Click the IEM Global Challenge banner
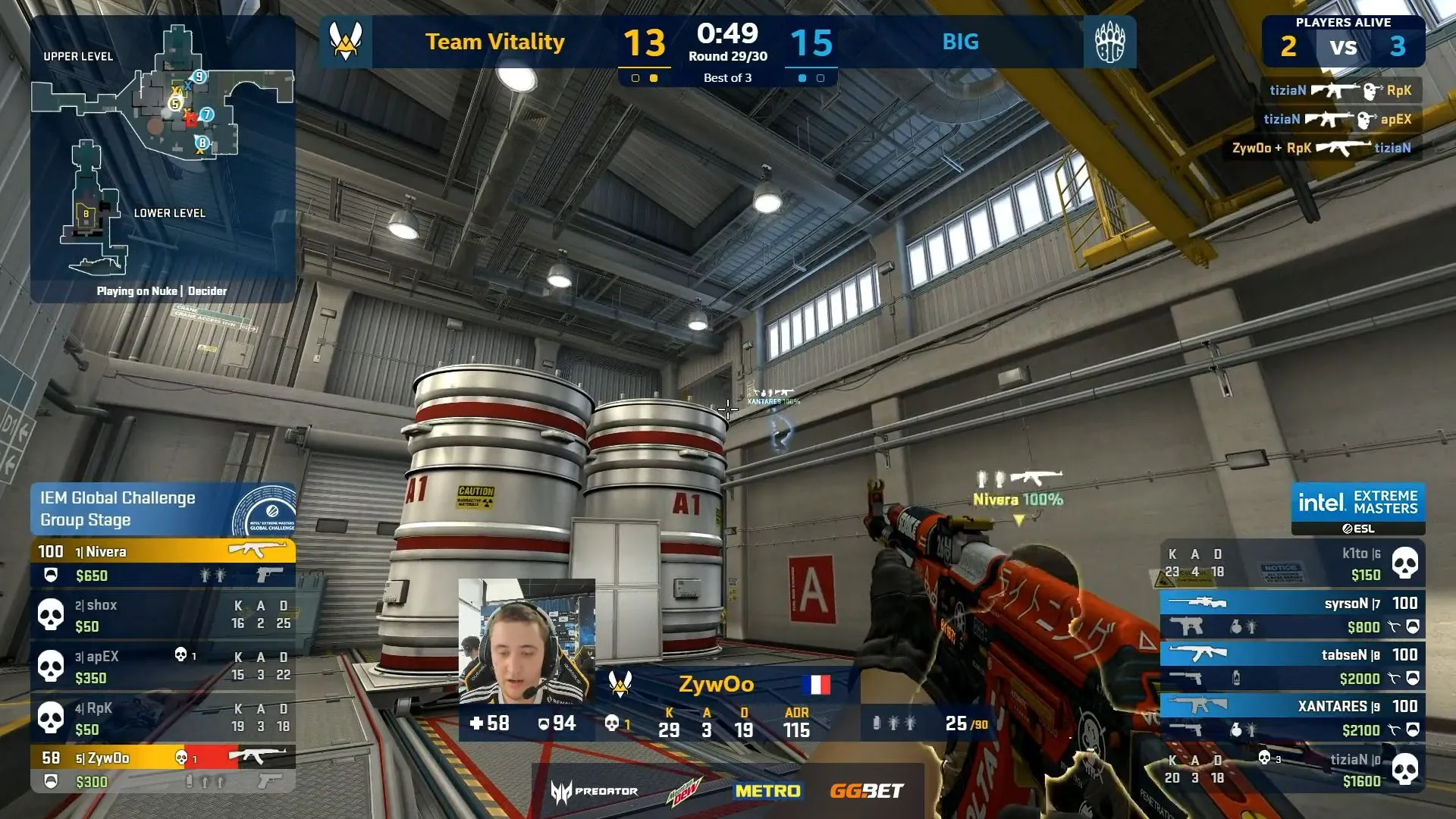Viewport: 1456px width, 819px height. pyautogui.click(x=162, y=509)
